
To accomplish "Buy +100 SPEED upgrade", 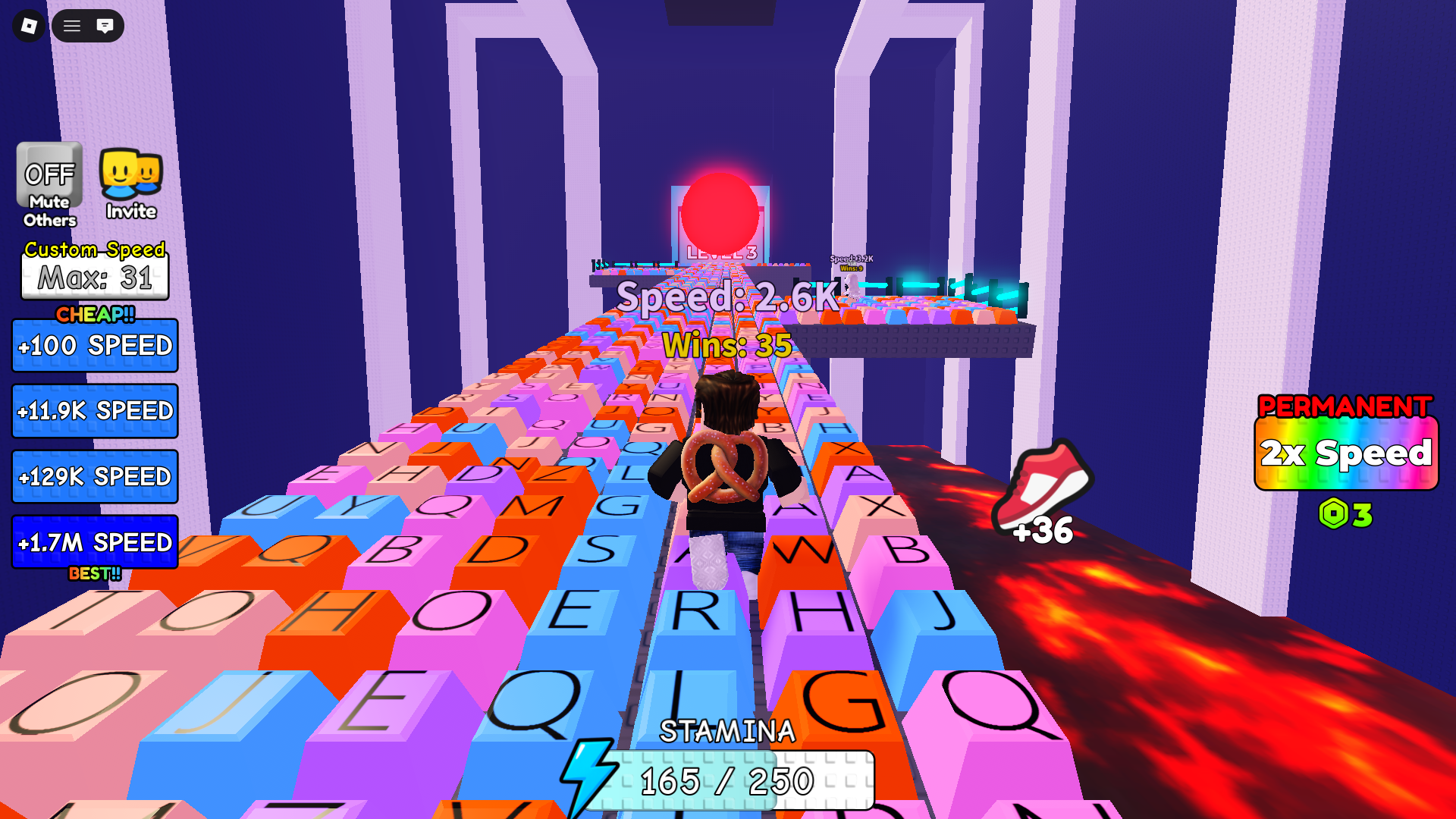I will pos(94,345).
